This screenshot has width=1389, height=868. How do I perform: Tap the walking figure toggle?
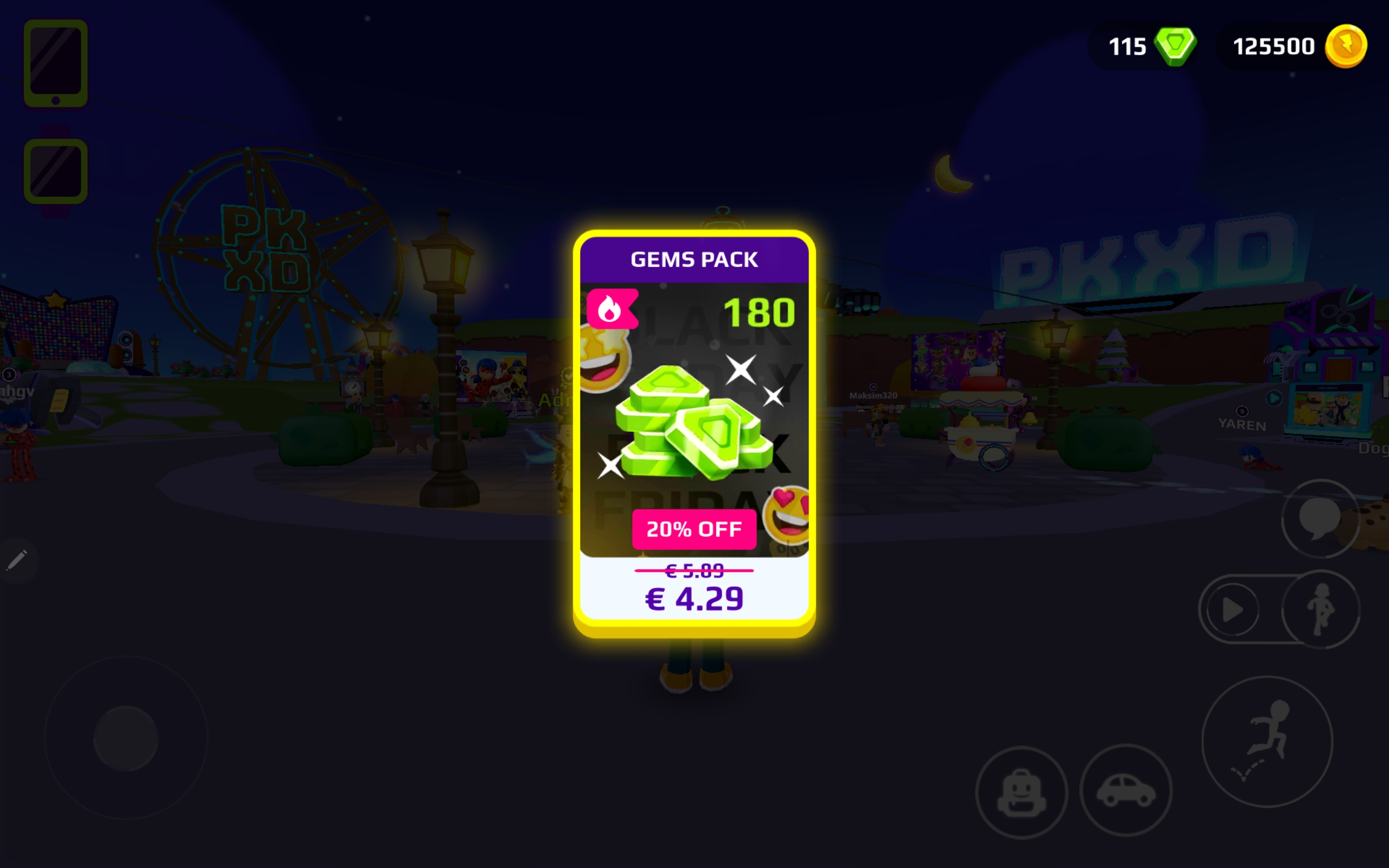(1321, 609)
